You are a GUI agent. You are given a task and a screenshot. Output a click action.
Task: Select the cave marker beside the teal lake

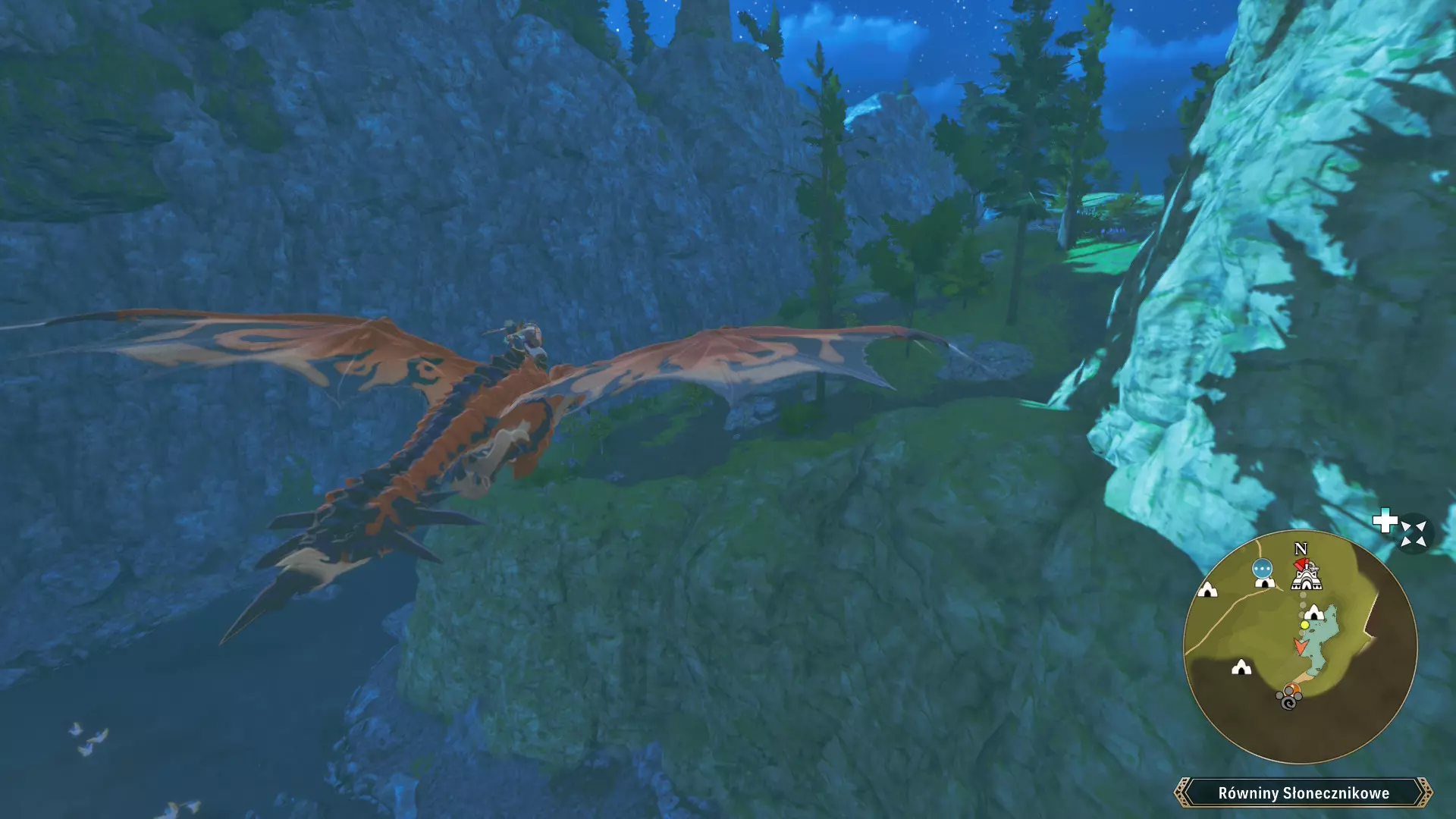click(1314, 612)
